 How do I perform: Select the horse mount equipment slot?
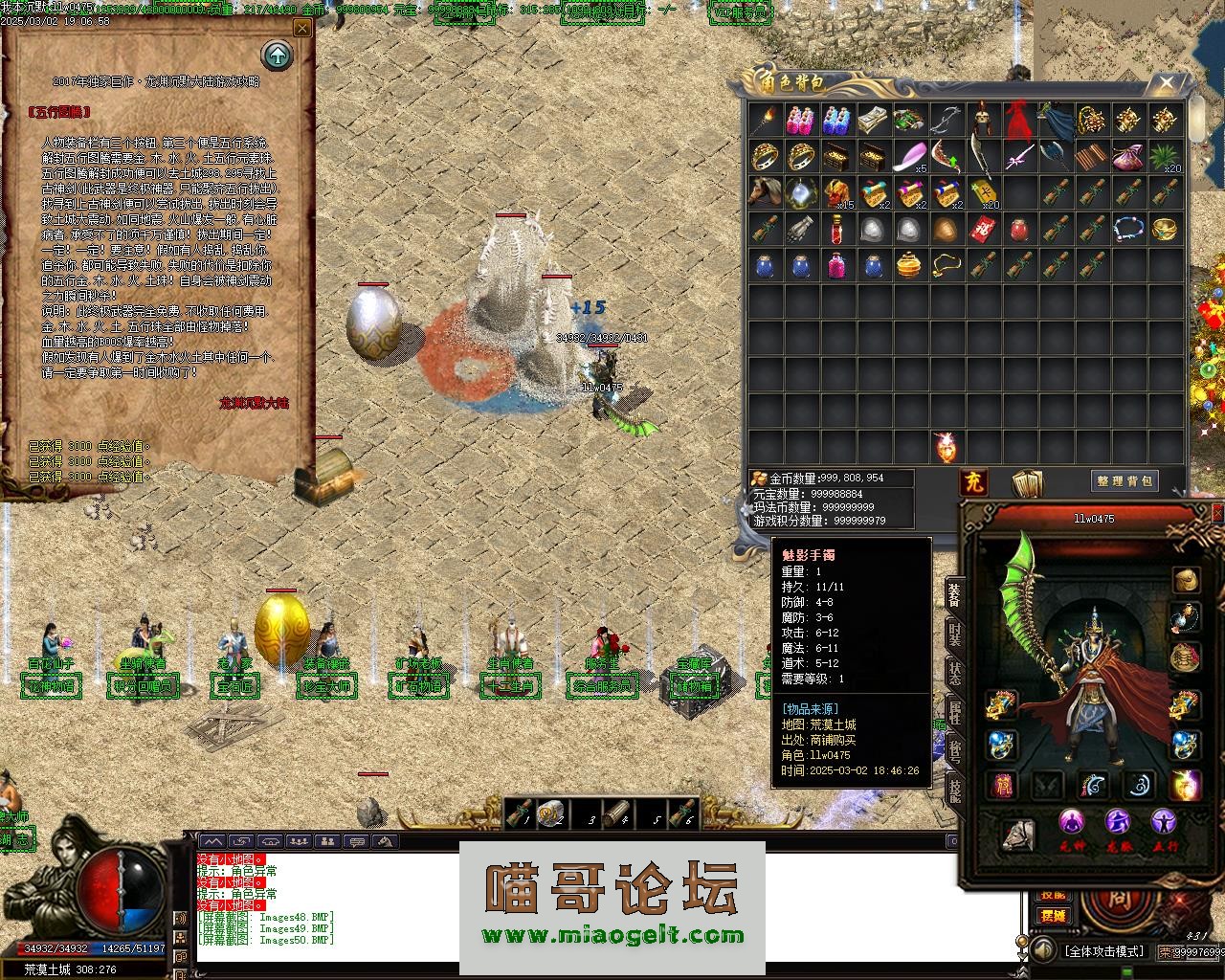tap(1018, 835)
